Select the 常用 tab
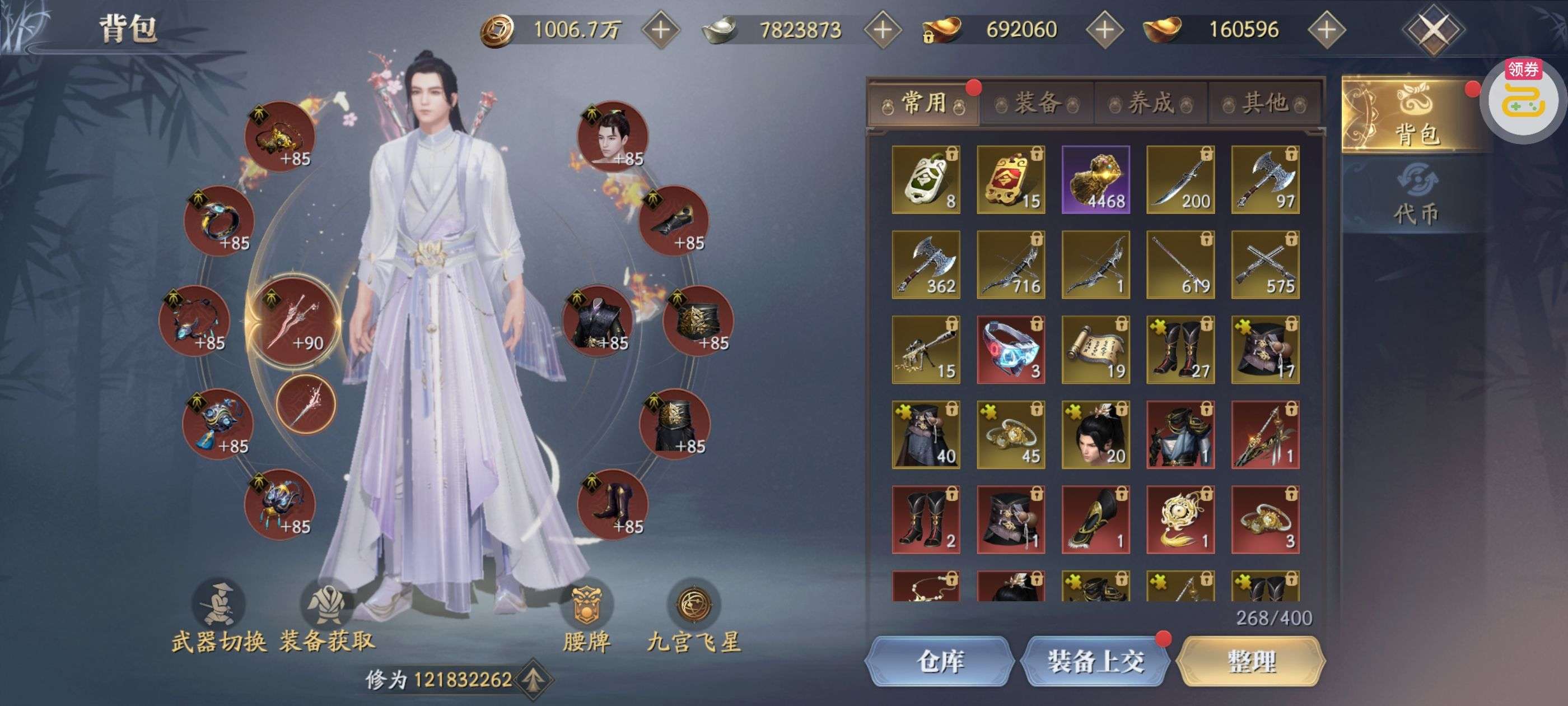 point(923,103)
